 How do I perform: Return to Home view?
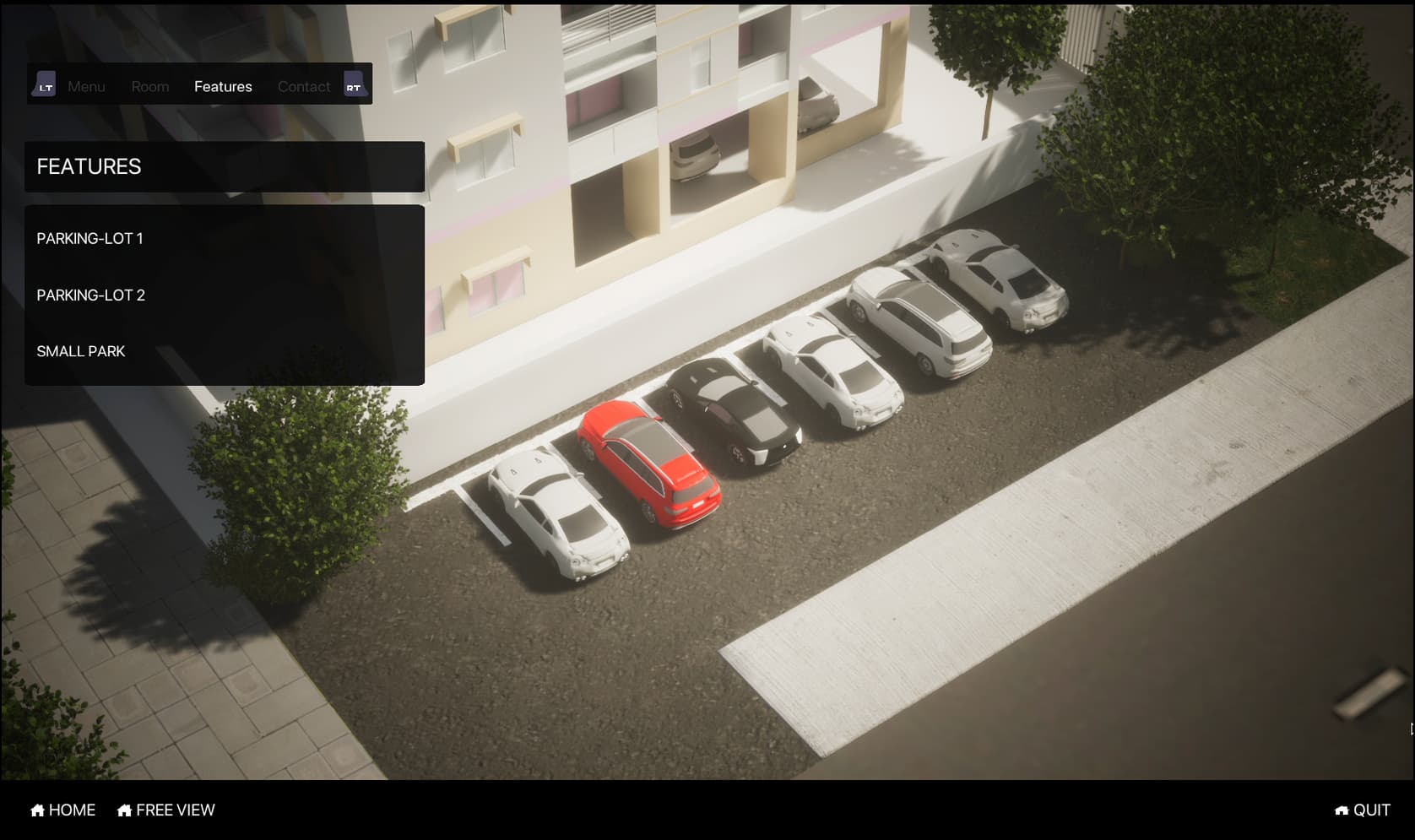(63, 810)
